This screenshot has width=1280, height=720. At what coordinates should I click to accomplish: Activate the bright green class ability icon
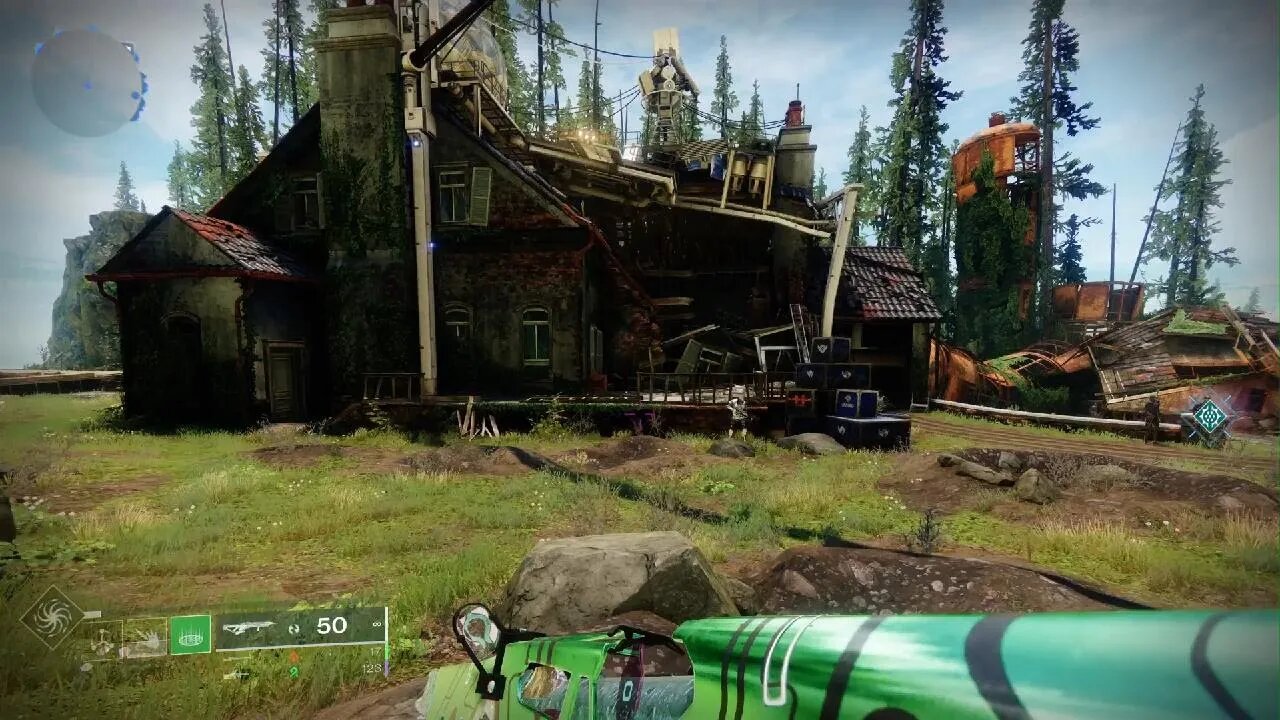coord(190,634)
